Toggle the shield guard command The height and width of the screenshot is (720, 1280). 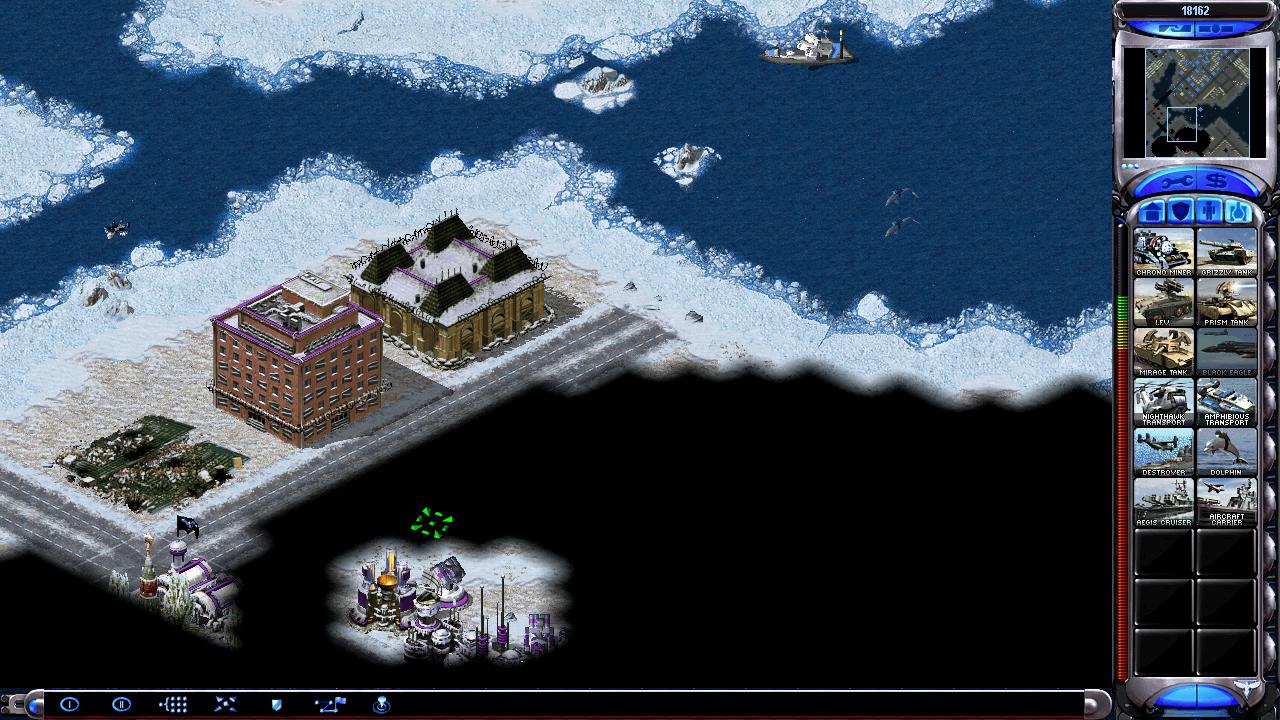click(x=277, y=704)
